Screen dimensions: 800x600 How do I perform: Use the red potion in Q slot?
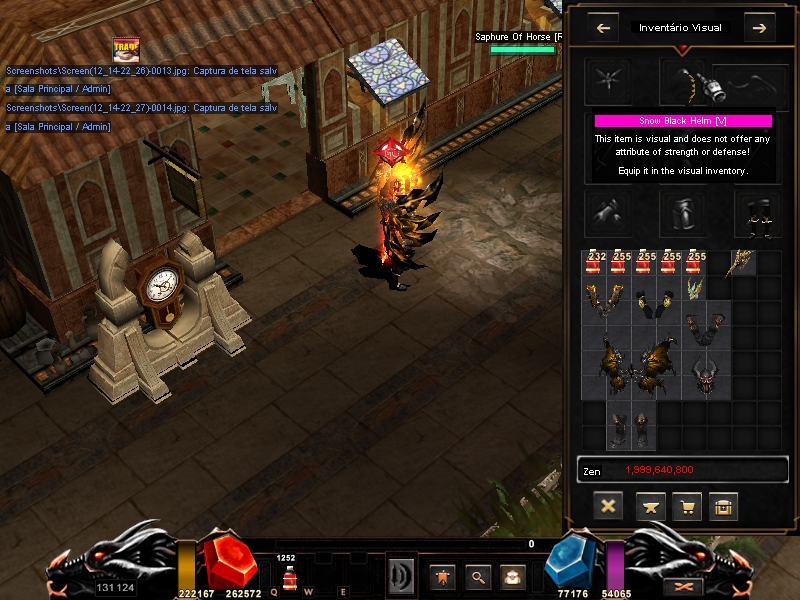(289, 577)
